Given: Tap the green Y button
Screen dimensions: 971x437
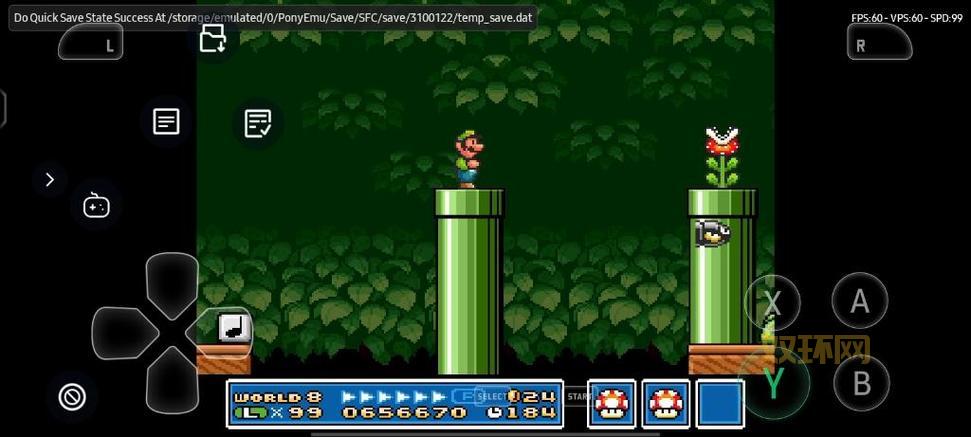Looking at the screenshot, I should [x=773, y=383].
